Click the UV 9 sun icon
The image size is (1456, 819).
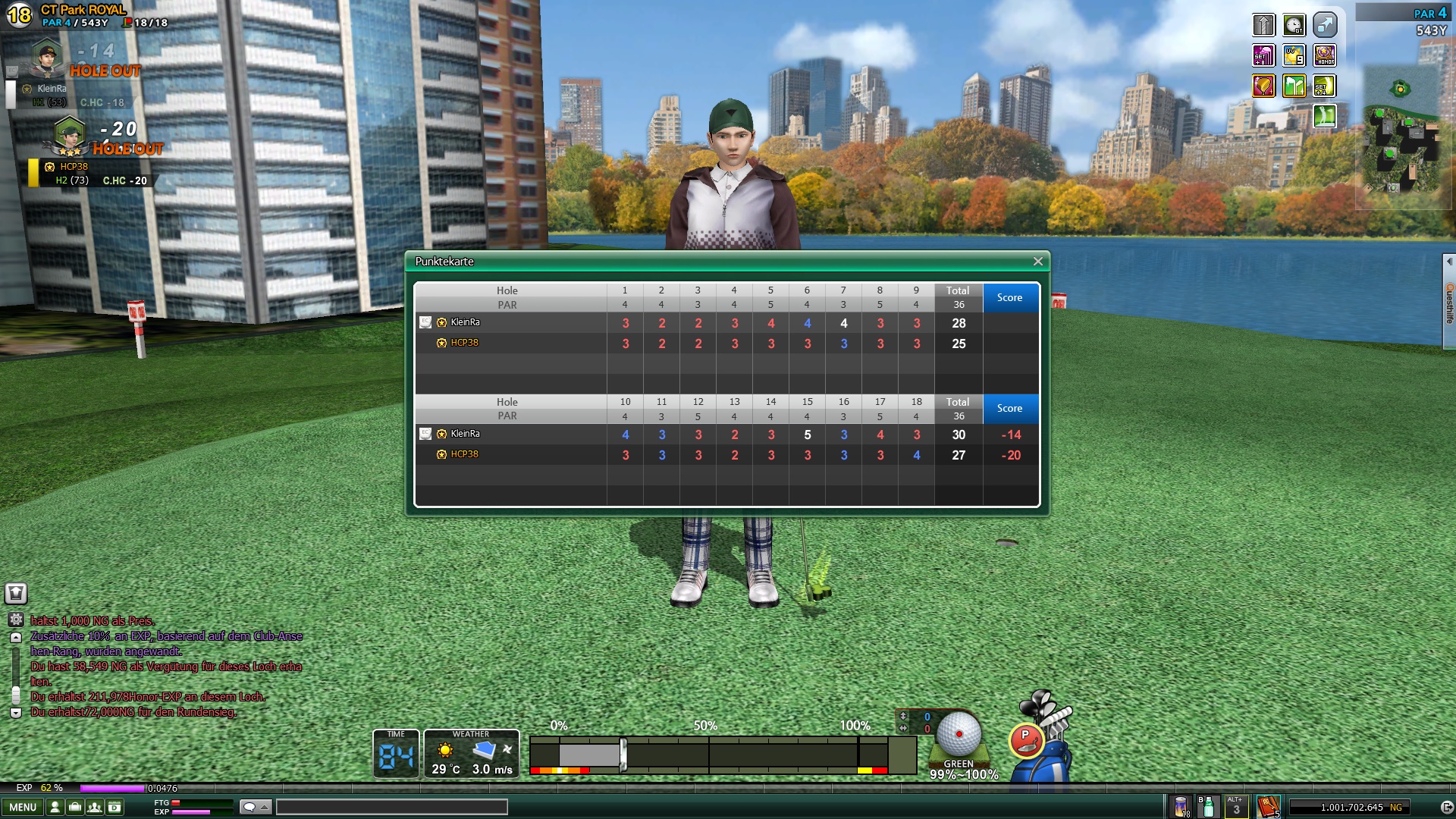pos(1294,55)
